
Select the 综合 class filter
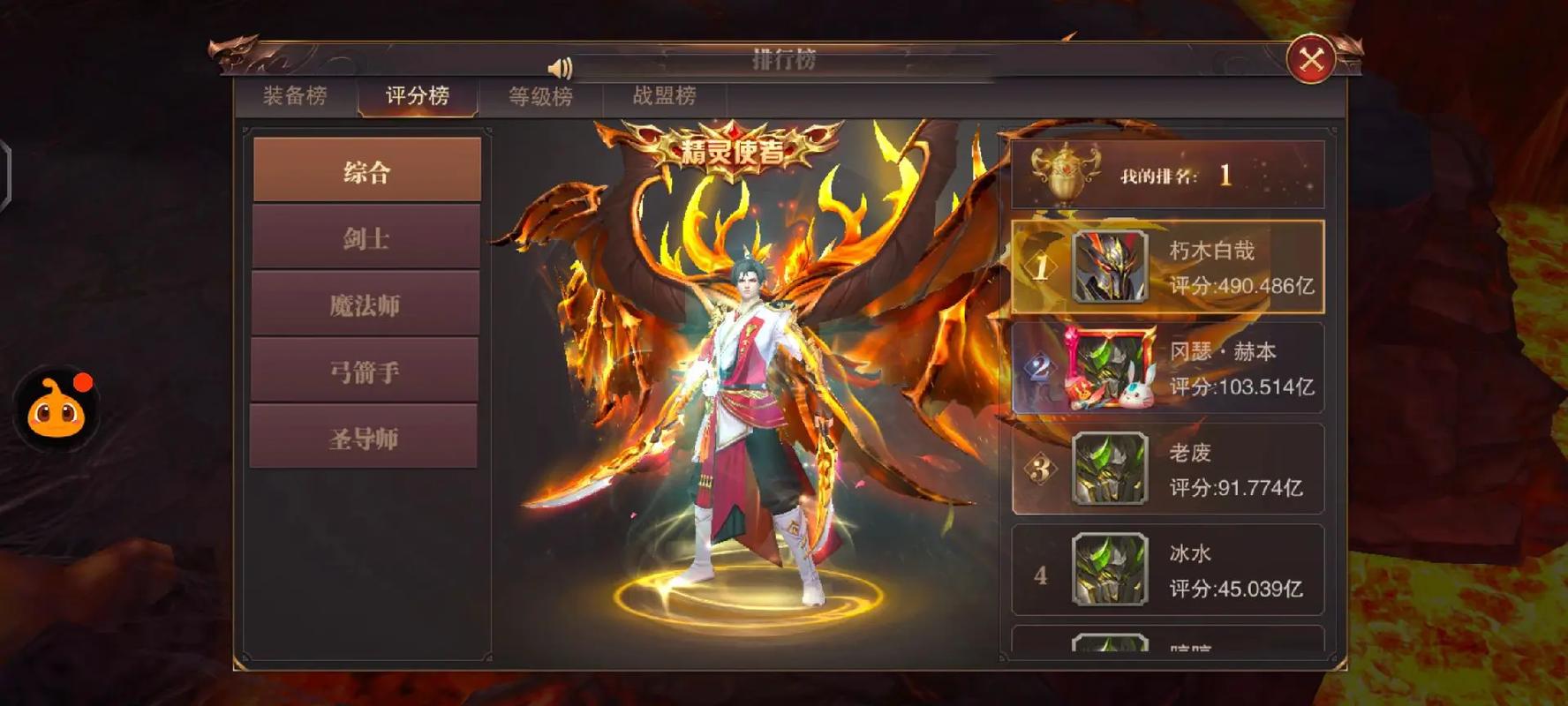coord(365,170)
